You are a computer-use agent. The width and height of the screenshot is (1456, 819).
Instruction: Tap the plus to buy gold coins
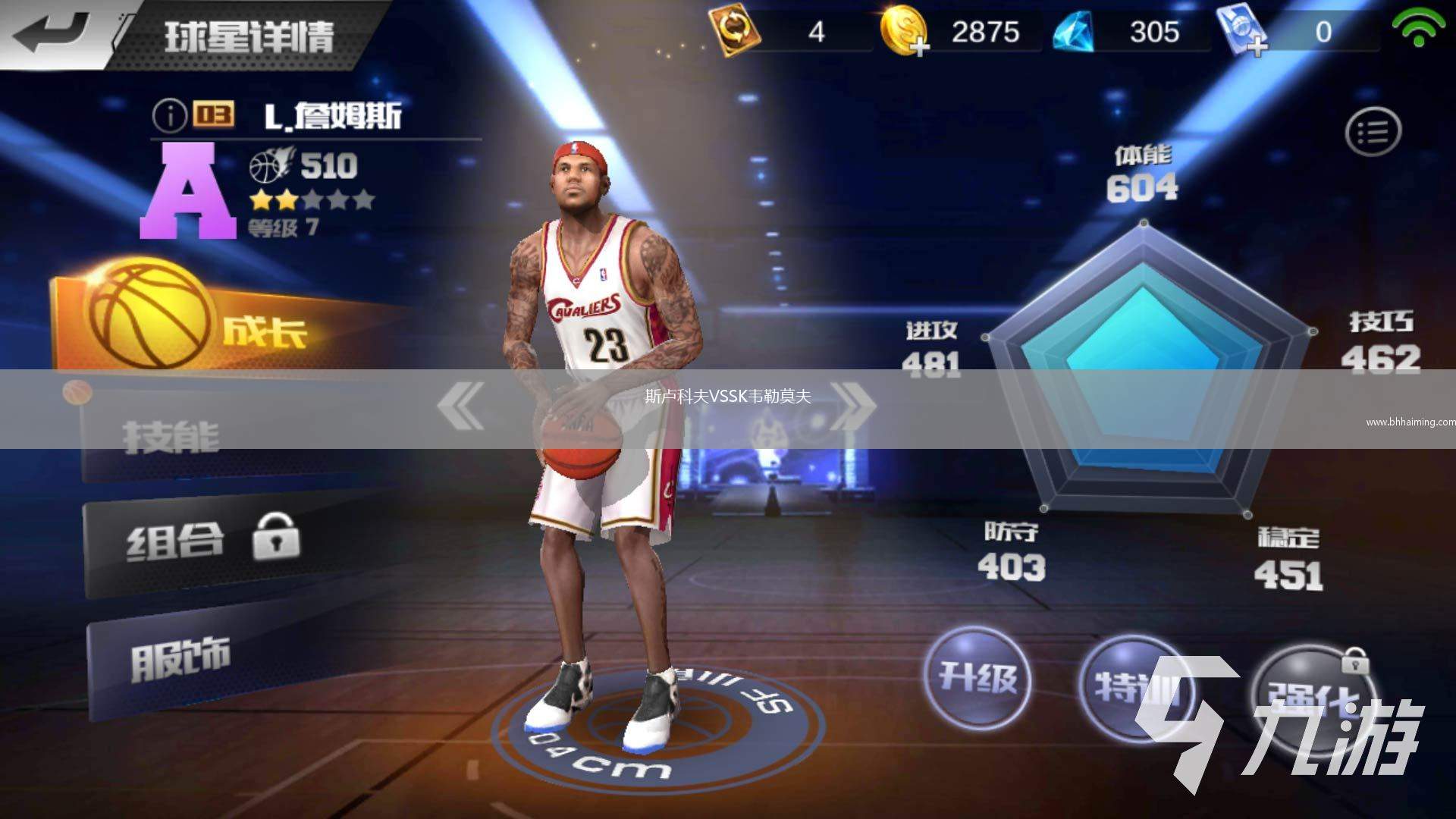coord(920,45)
